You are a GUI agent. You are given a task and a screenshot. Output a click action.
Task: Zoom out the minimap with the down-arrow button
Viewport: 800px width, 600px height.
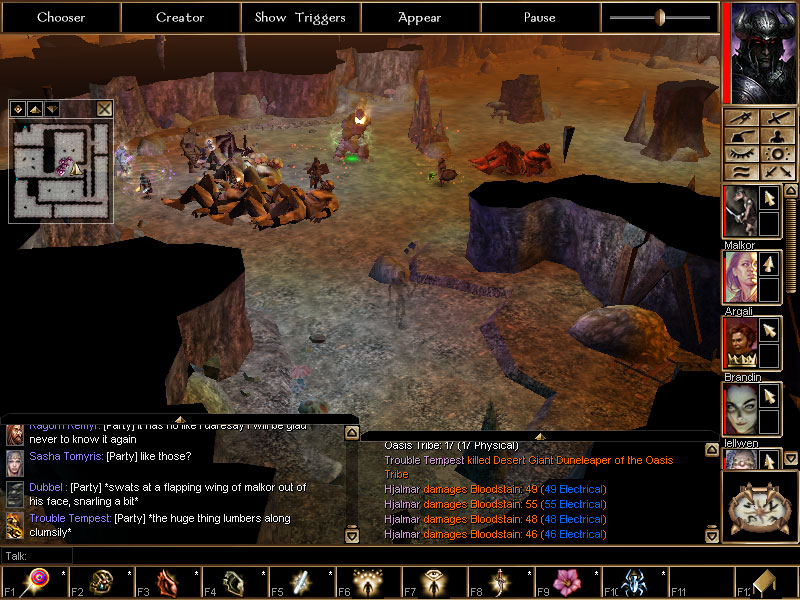point(51,109)
